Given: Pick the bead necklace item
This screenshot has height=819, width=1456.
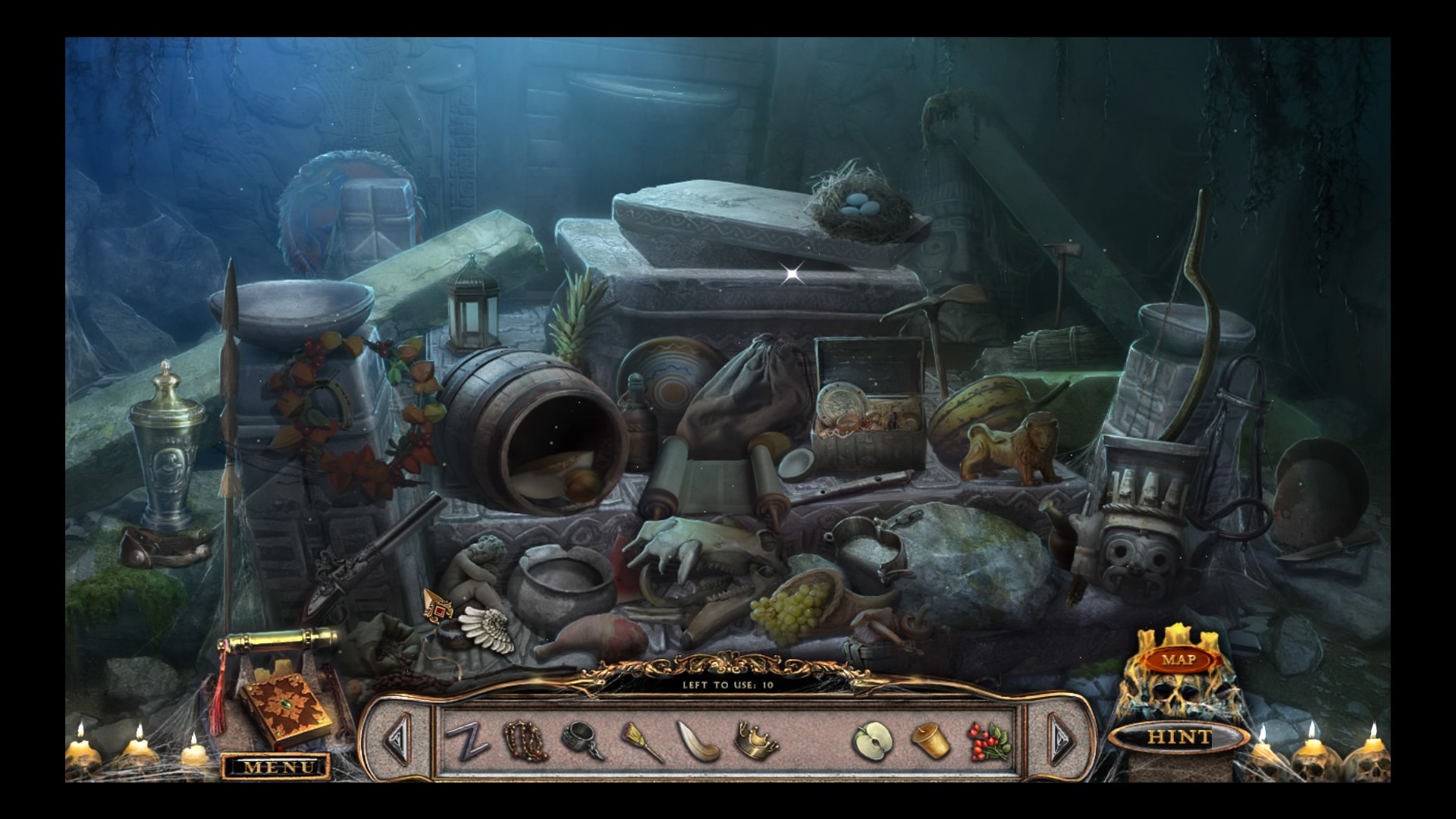Looking at the screenshot, I should tap(526, 739).
